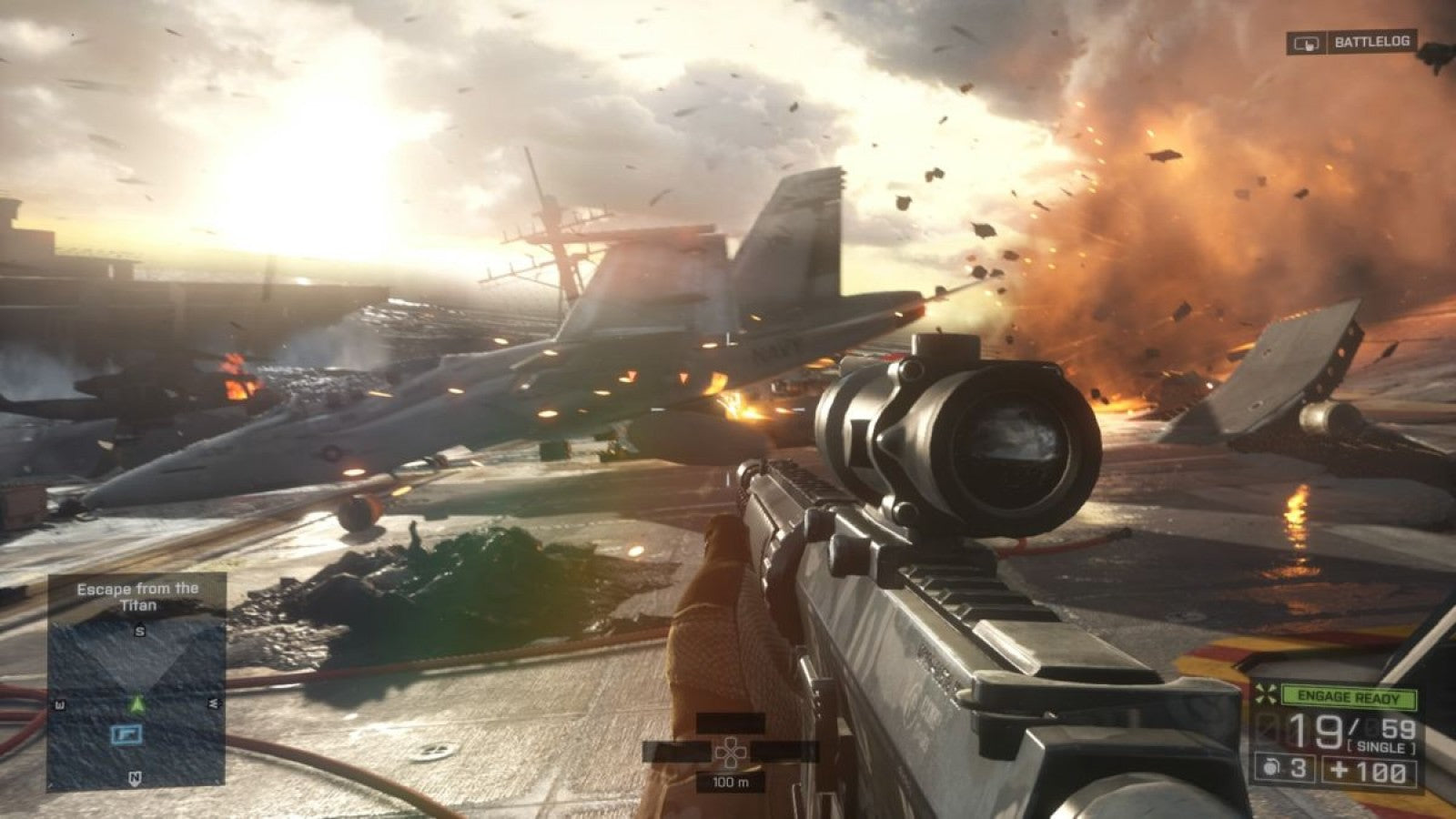Screen dimensions: 1456x819
Task: Toggle the +100 score counter display
Action: point(1367,771)
